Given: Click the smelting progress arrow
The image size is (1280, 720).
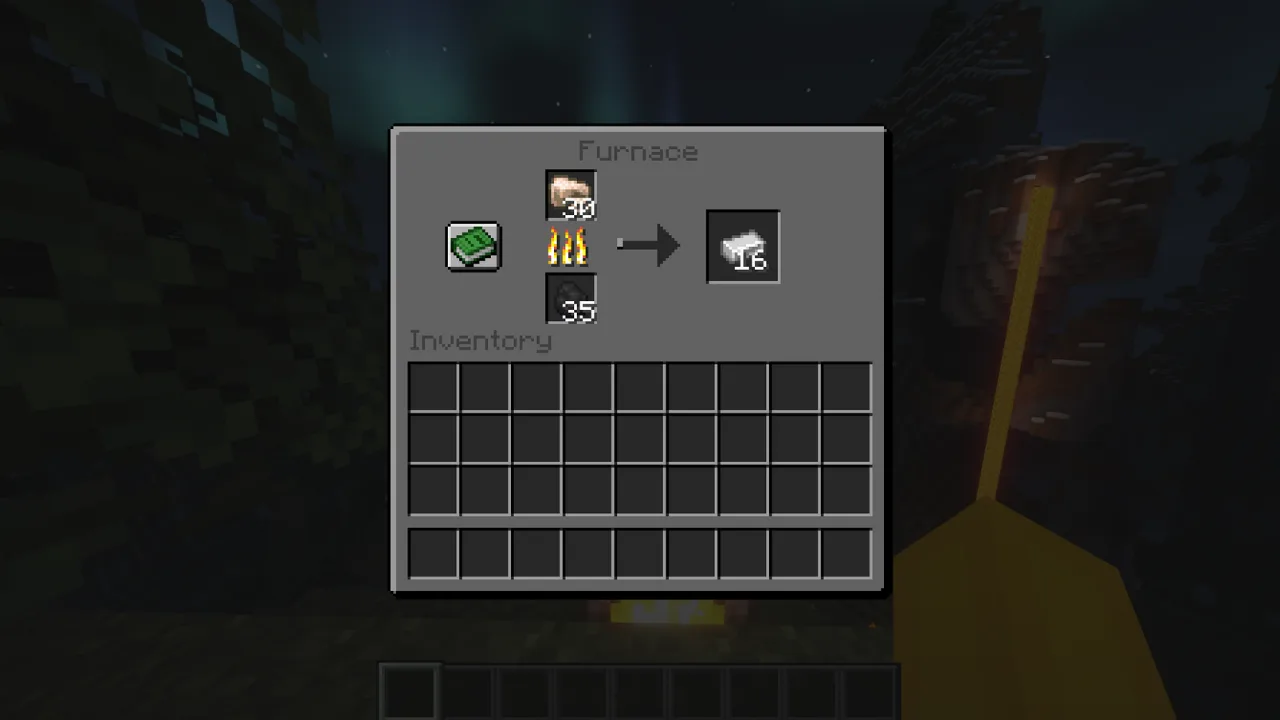Looking at the screenshot, I should tap(648, 243).
